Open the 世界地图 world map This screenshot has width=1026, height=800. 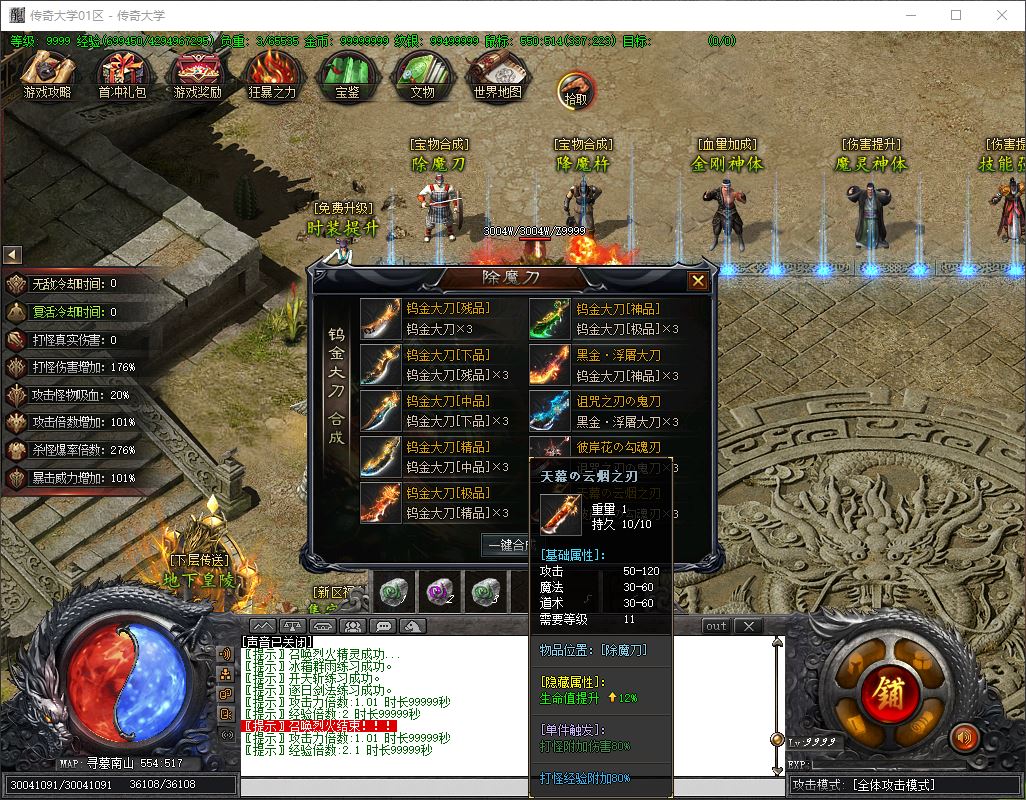point(497,75)
